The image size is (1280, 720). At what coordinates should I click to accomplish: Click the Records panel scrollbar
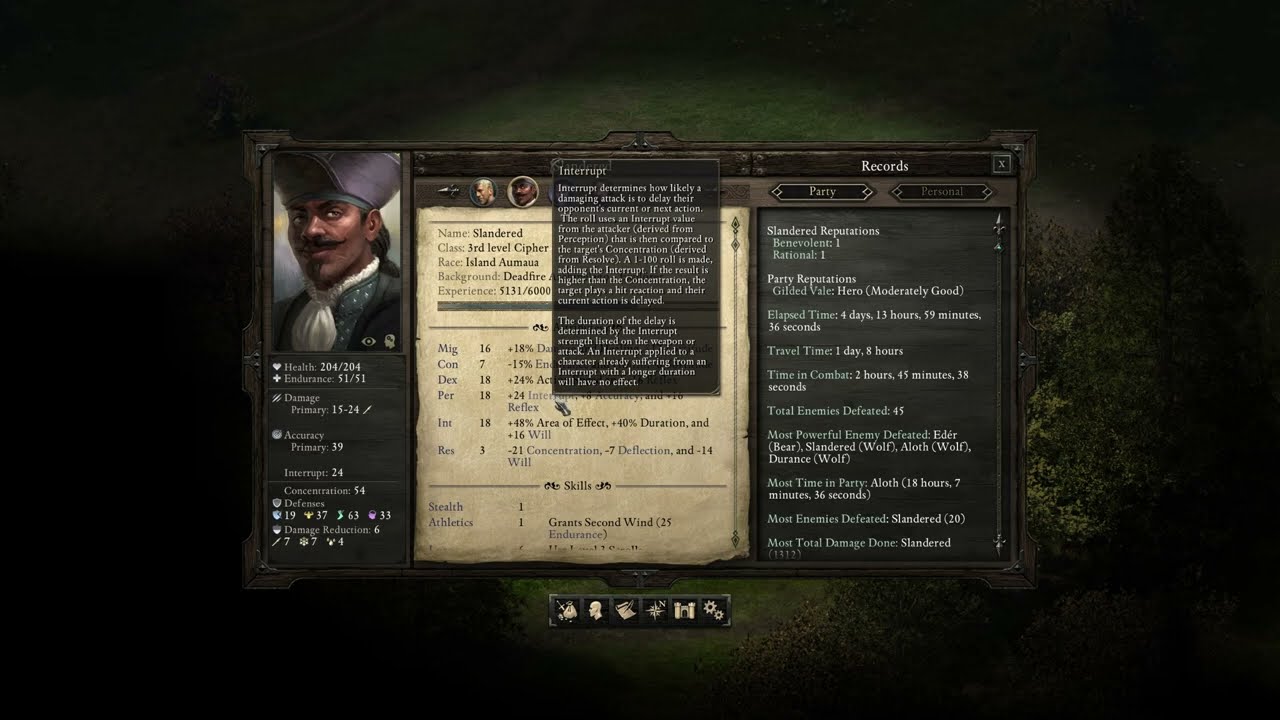(998, 380)
